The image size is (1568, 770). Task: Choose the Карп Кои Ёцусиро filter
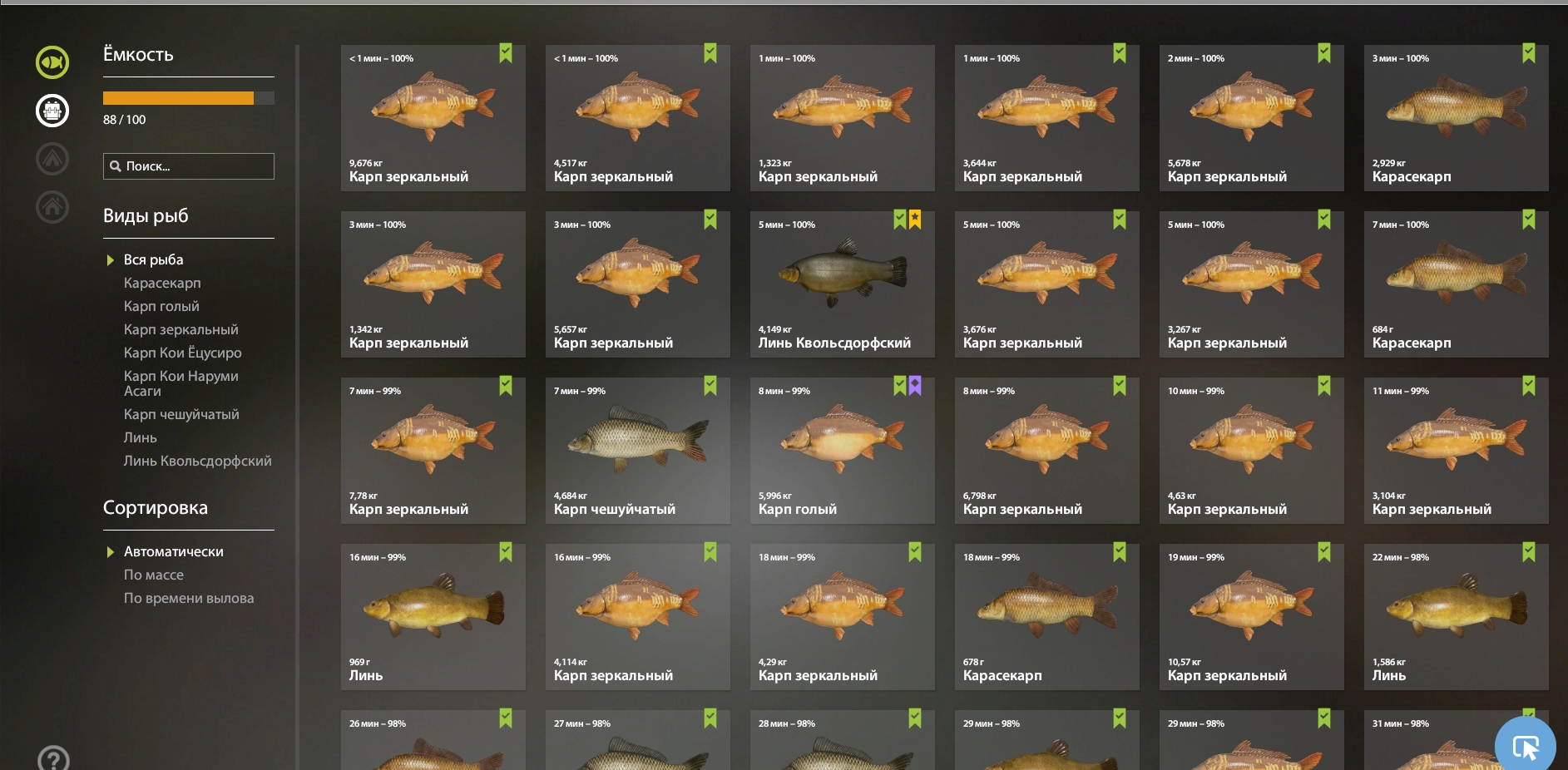[x=182, y=353]
